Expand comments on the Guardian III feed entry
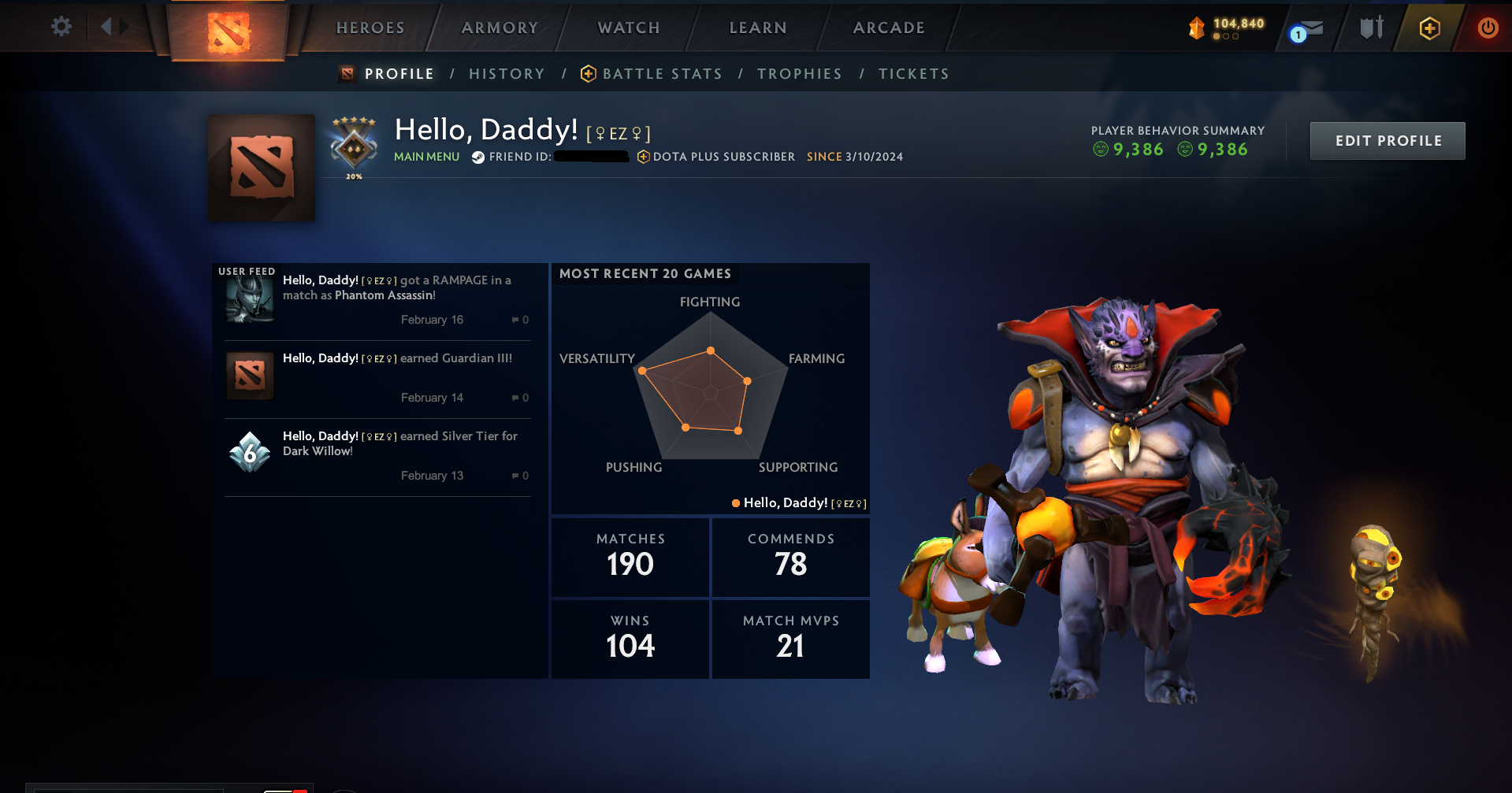This screenshot has width=1512, height=793. coord(519,398)
